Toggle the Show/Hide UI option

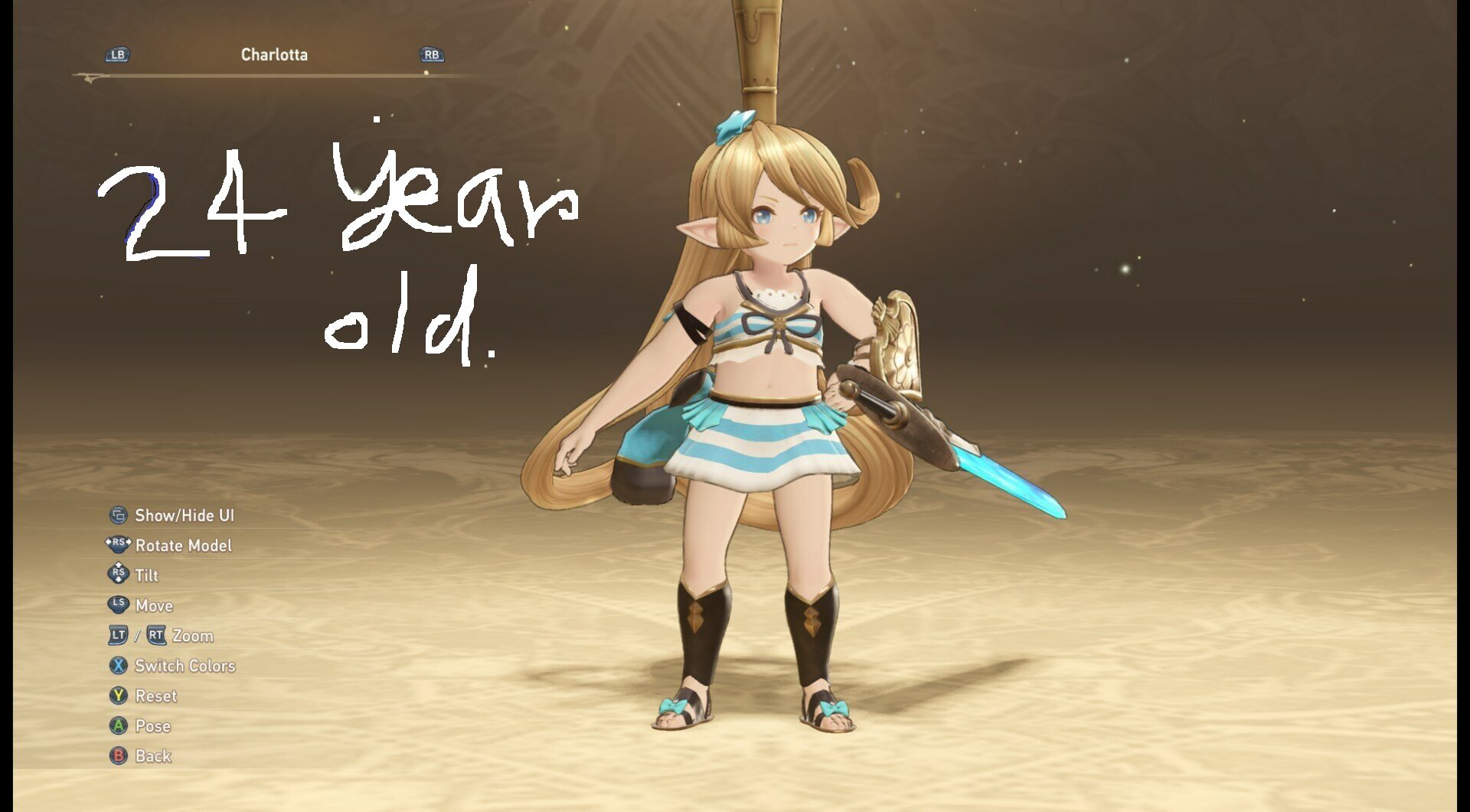(184, 516)
